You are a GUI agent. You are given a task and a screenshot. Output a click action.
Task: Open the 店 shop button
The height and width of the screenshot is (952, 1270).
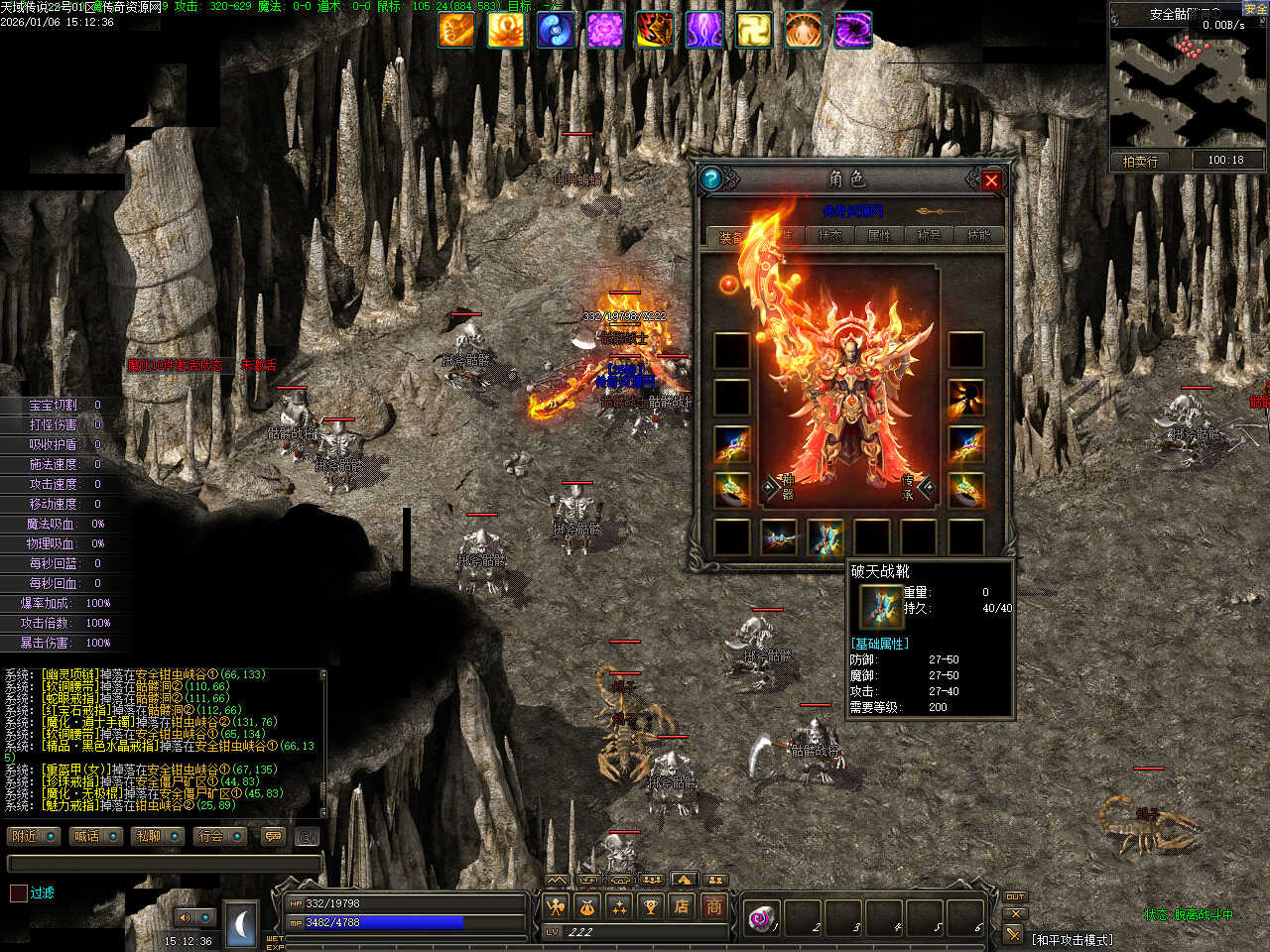click(682, 905)
